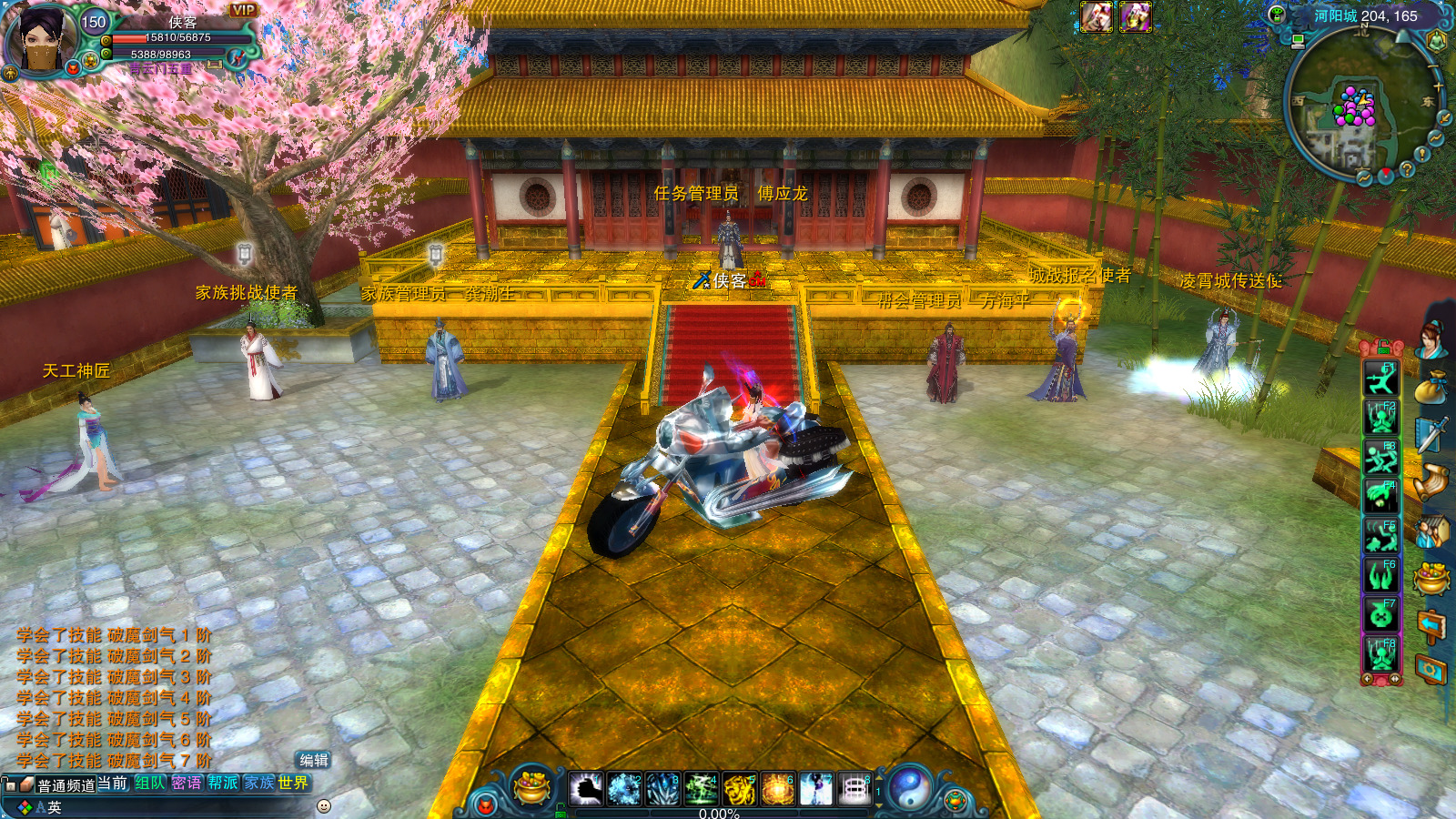
Task: Click the 编辑 button above chat
Action: [x=314, y=761]
